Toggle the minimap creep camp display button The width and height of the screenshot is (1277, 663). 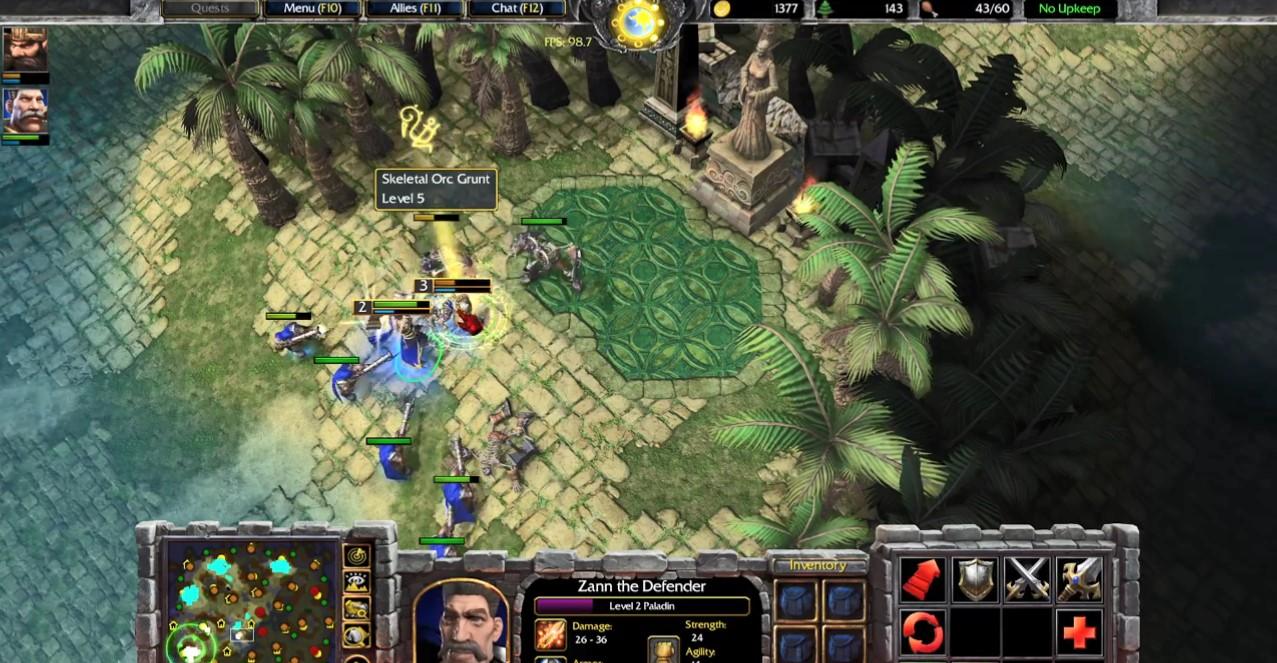pos(357,634)
